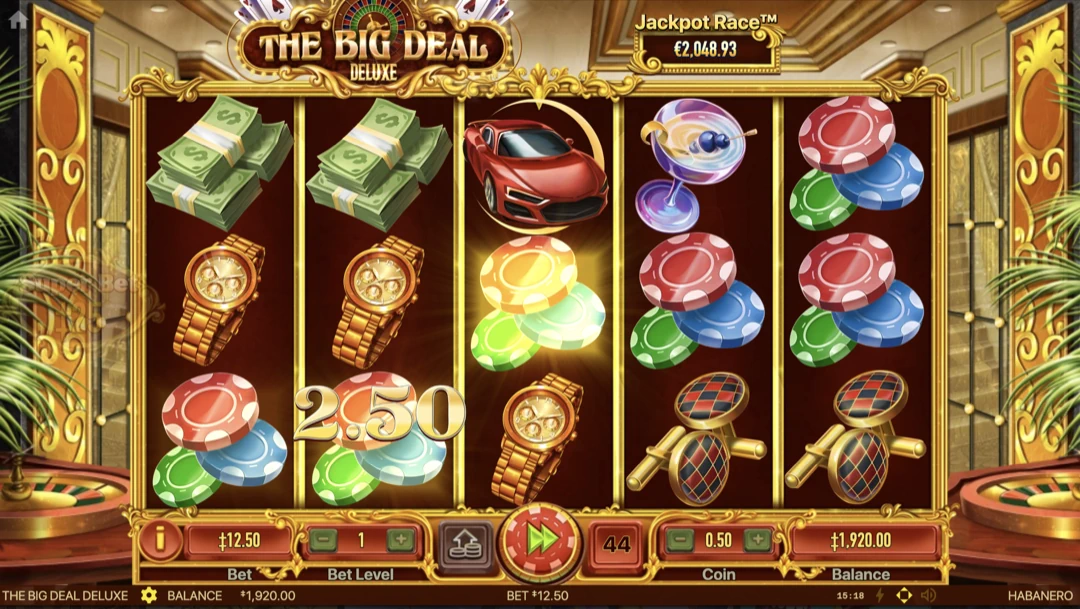Toggle the sound speaker icon
The height and width of the screenshot is (609, 1080).
coord(927,595)
